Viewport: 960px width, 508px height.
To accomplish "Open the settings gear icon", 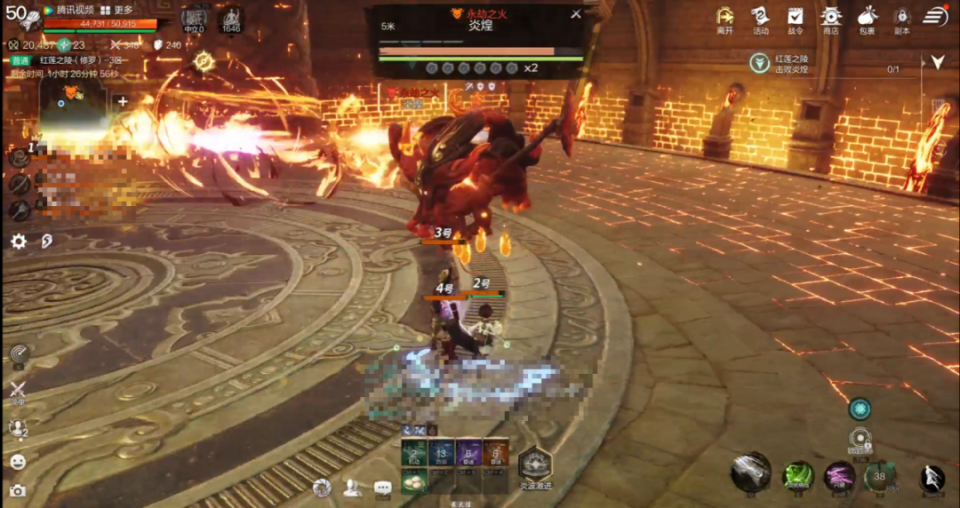I will click(x=18, y=241).
